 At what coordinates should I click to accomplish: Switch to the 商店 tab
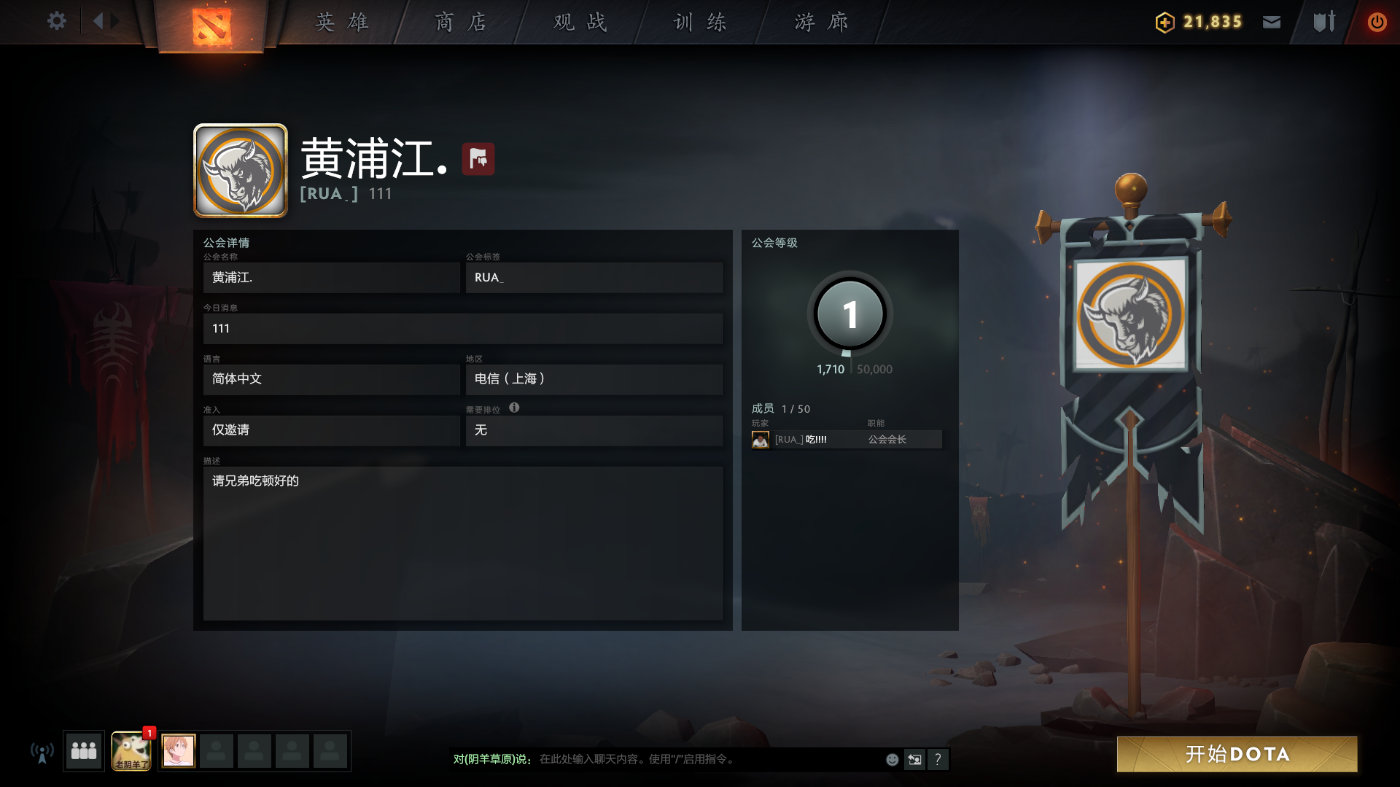tap(459, 22)
